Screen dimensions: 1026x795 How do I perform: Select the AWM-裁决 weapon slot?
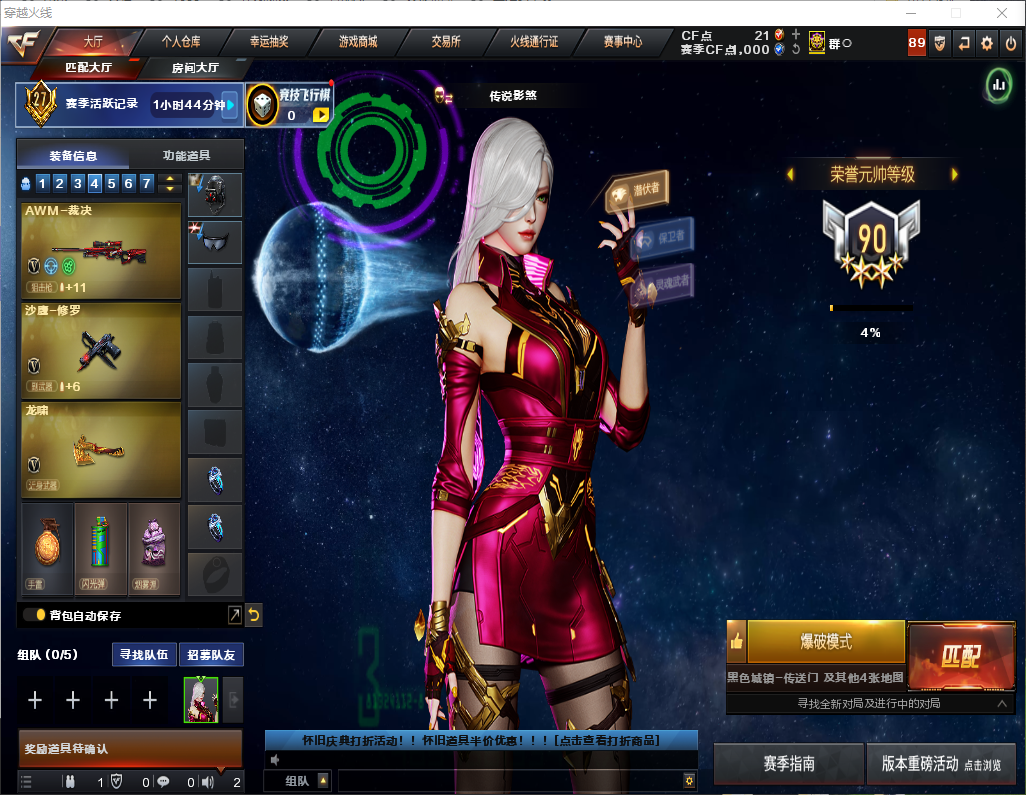tap(100, 251)
